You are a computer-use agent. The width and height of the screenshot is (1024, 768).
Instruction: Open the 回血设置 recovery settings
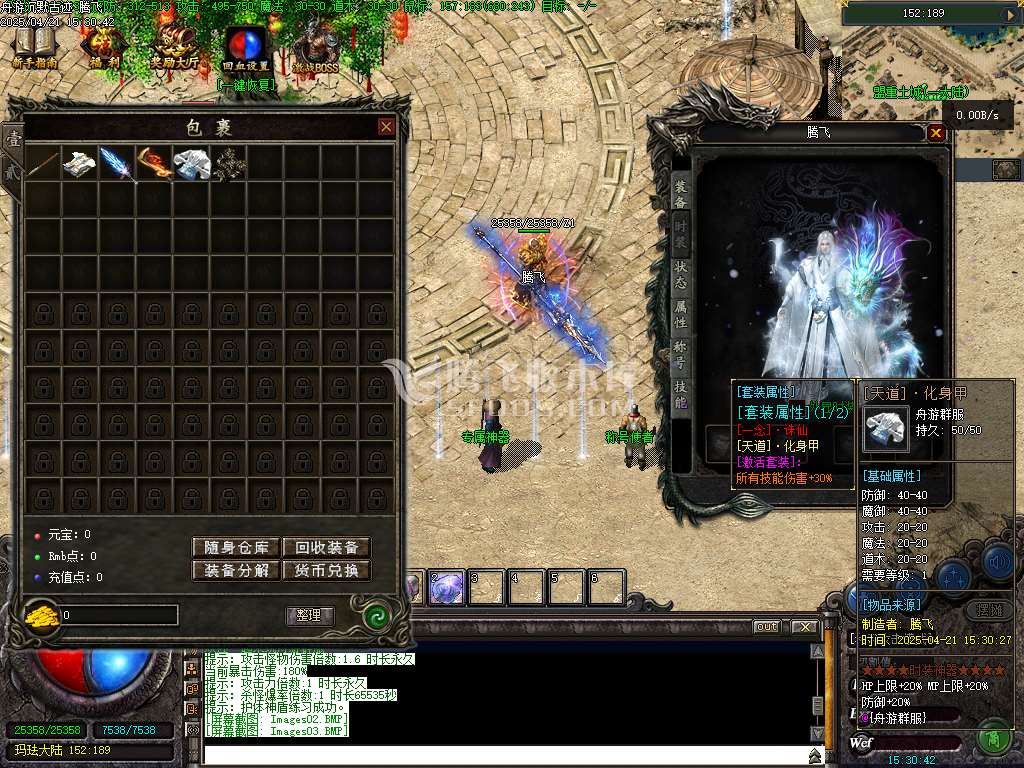point(245,49)
